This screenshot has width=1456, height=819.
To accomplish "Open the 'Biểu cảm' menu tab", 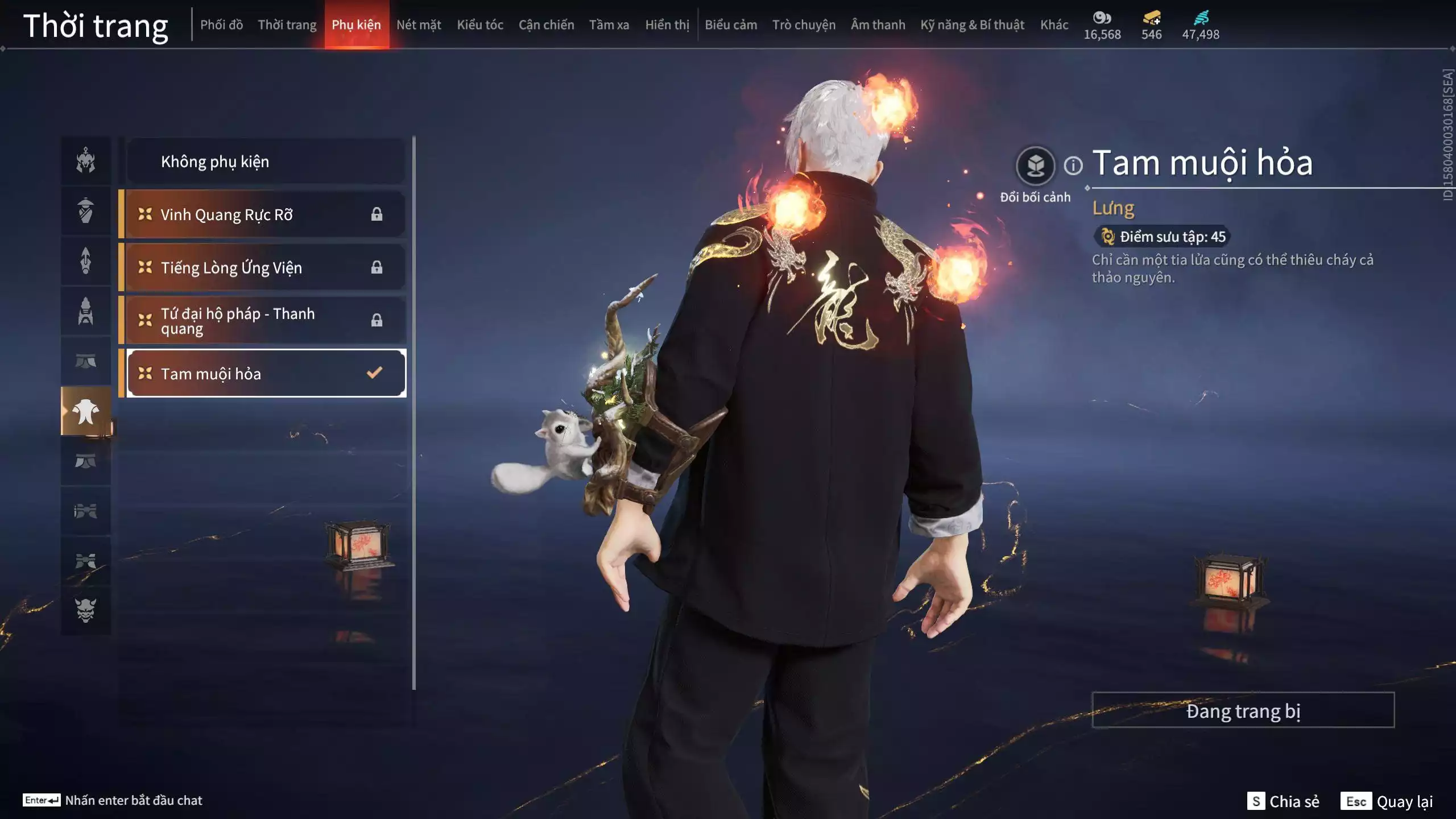I will (x=731, y=24).
